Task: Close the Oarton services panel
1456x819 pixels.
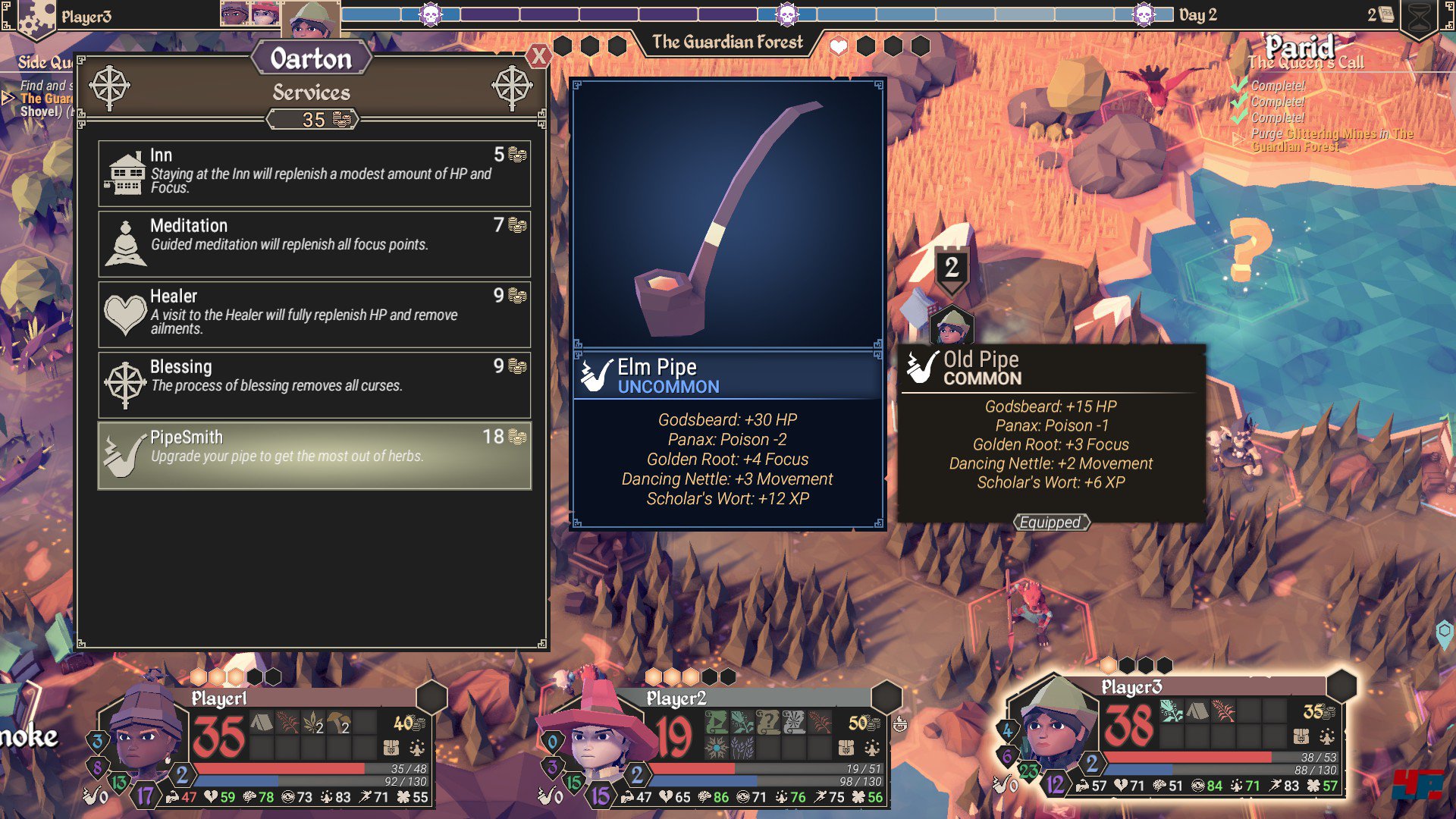Action: click(538, 55)
